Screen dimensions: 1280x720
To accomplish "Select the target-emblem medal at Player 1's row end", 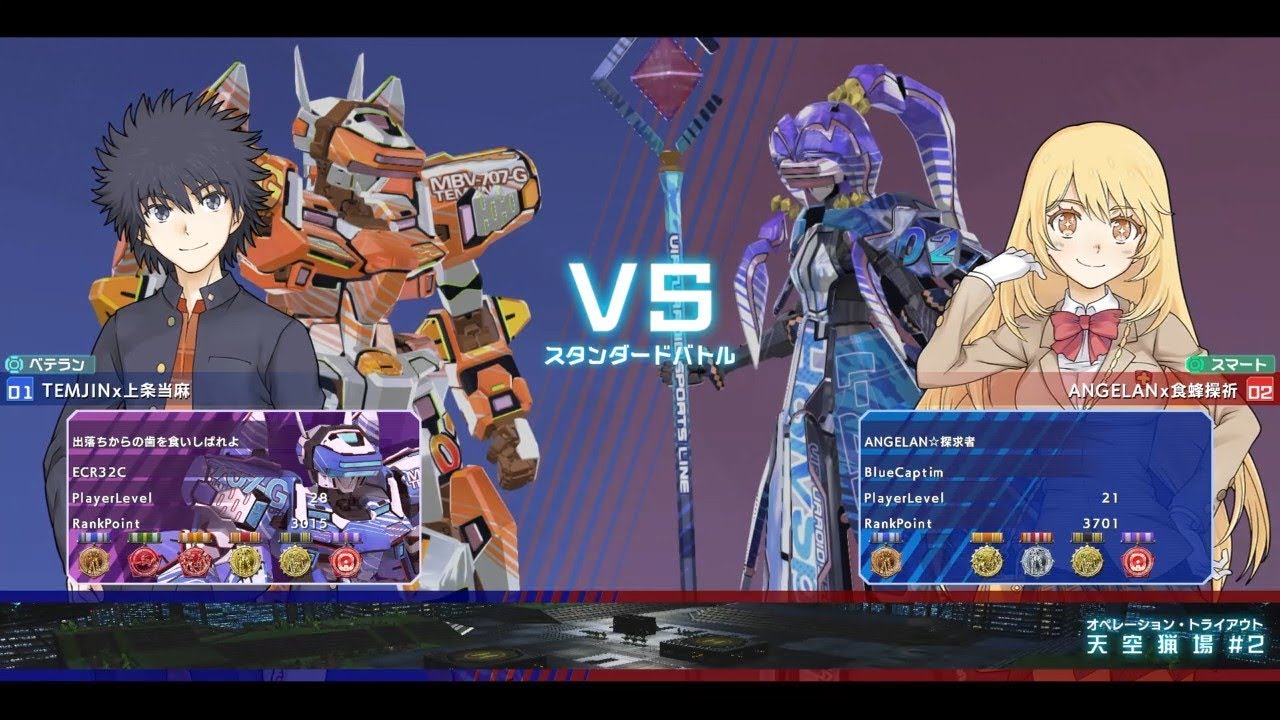I will point(346,562).
